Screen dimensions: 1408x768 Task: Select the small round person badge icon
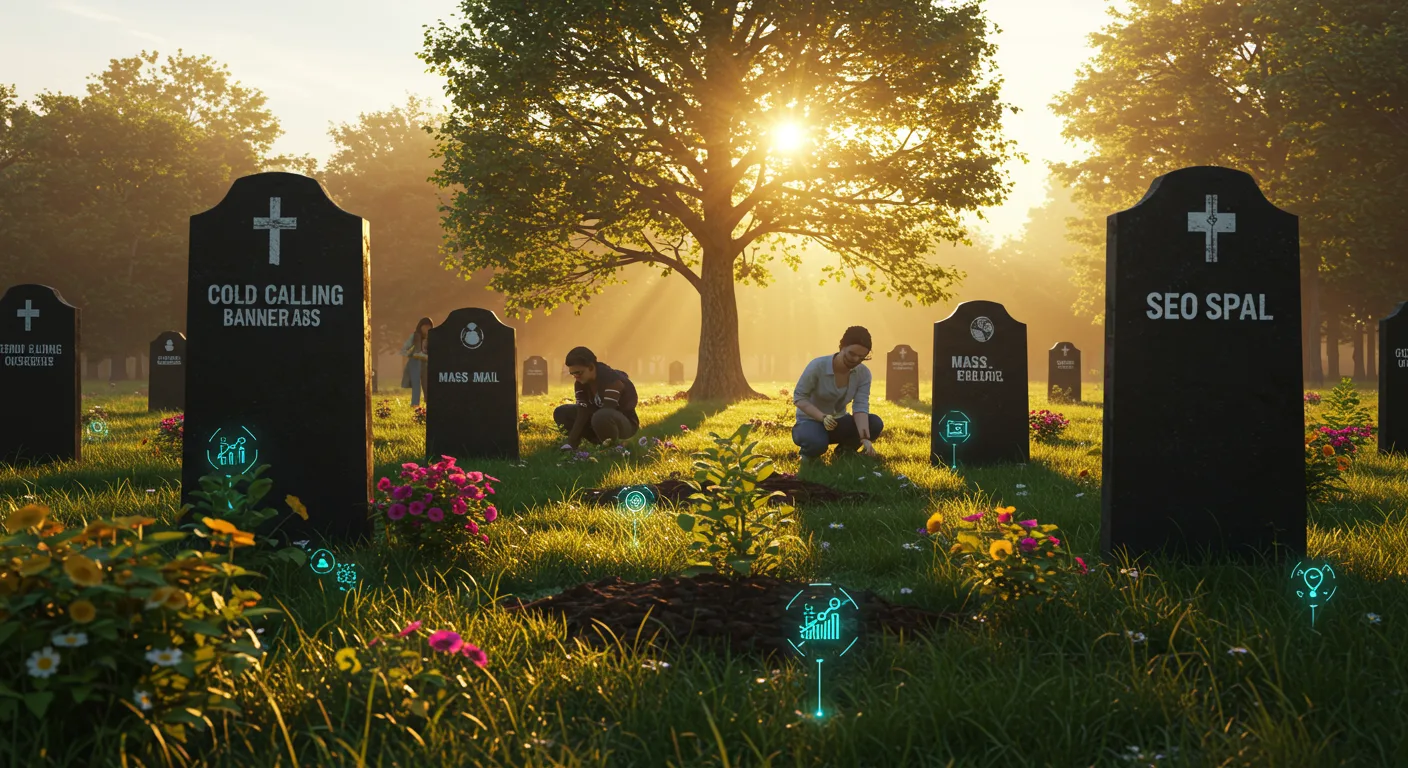click(x=322, y=561)
